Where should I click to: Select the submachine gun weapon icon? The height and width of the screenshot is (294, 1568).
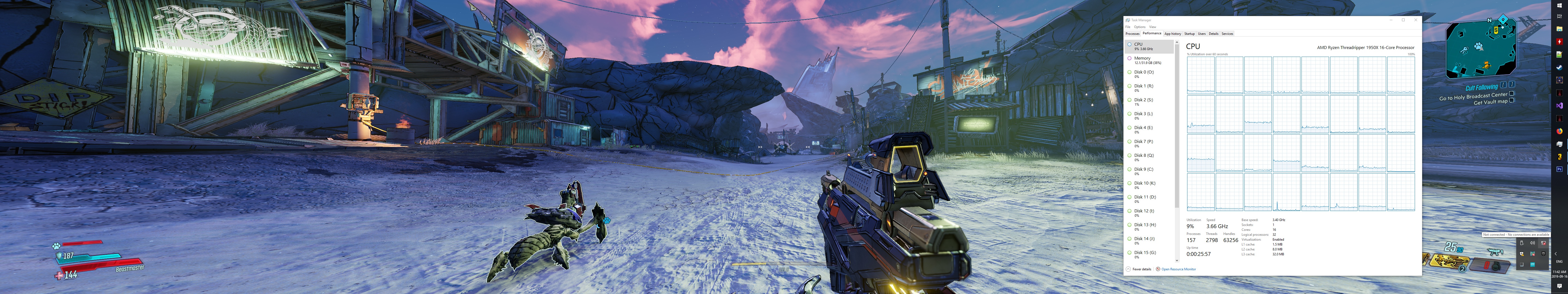coord(1495,251)
